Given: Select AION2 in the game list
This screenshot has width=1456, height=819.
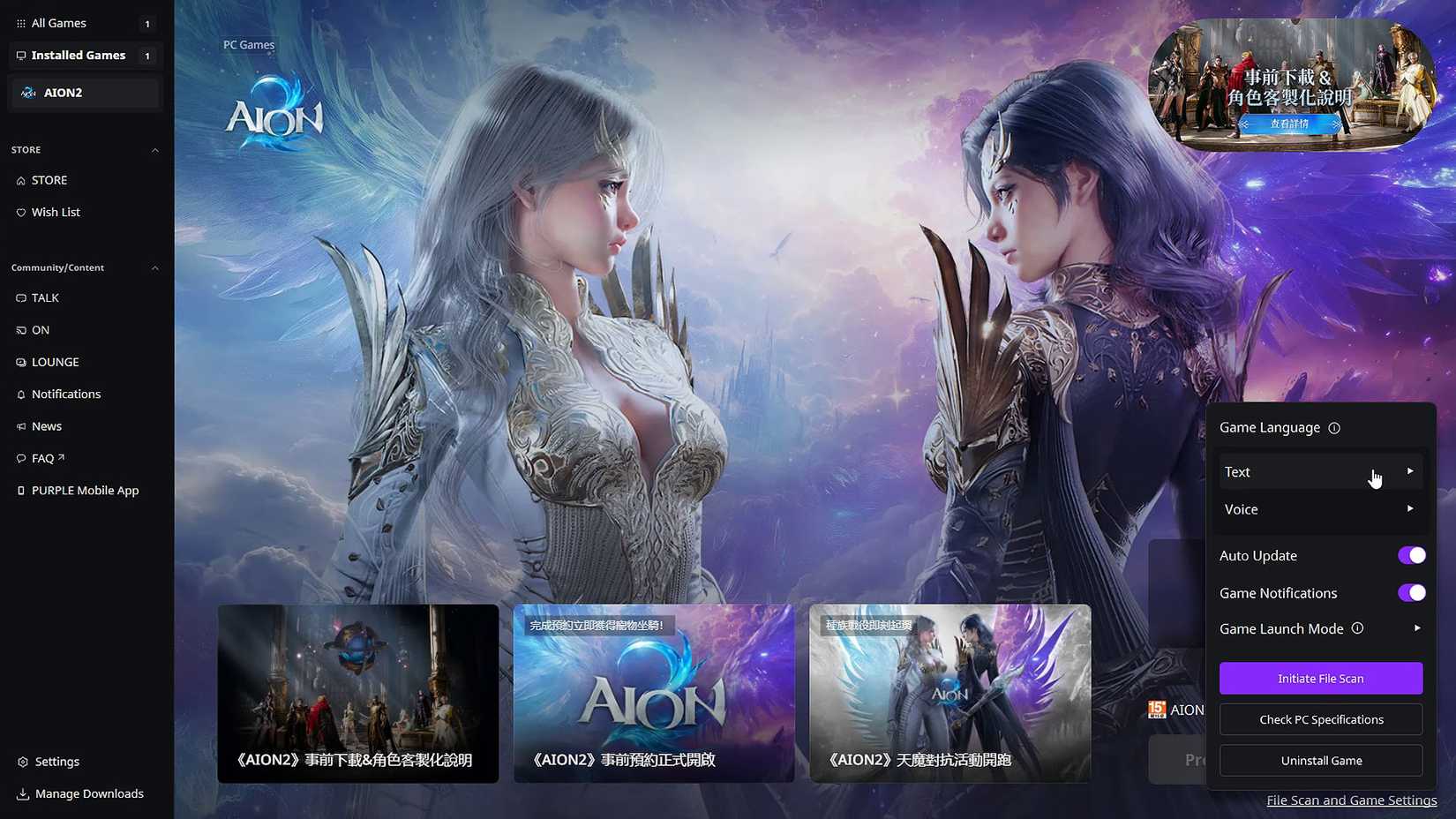Looking at the screenshot, I should click(84, 92).
